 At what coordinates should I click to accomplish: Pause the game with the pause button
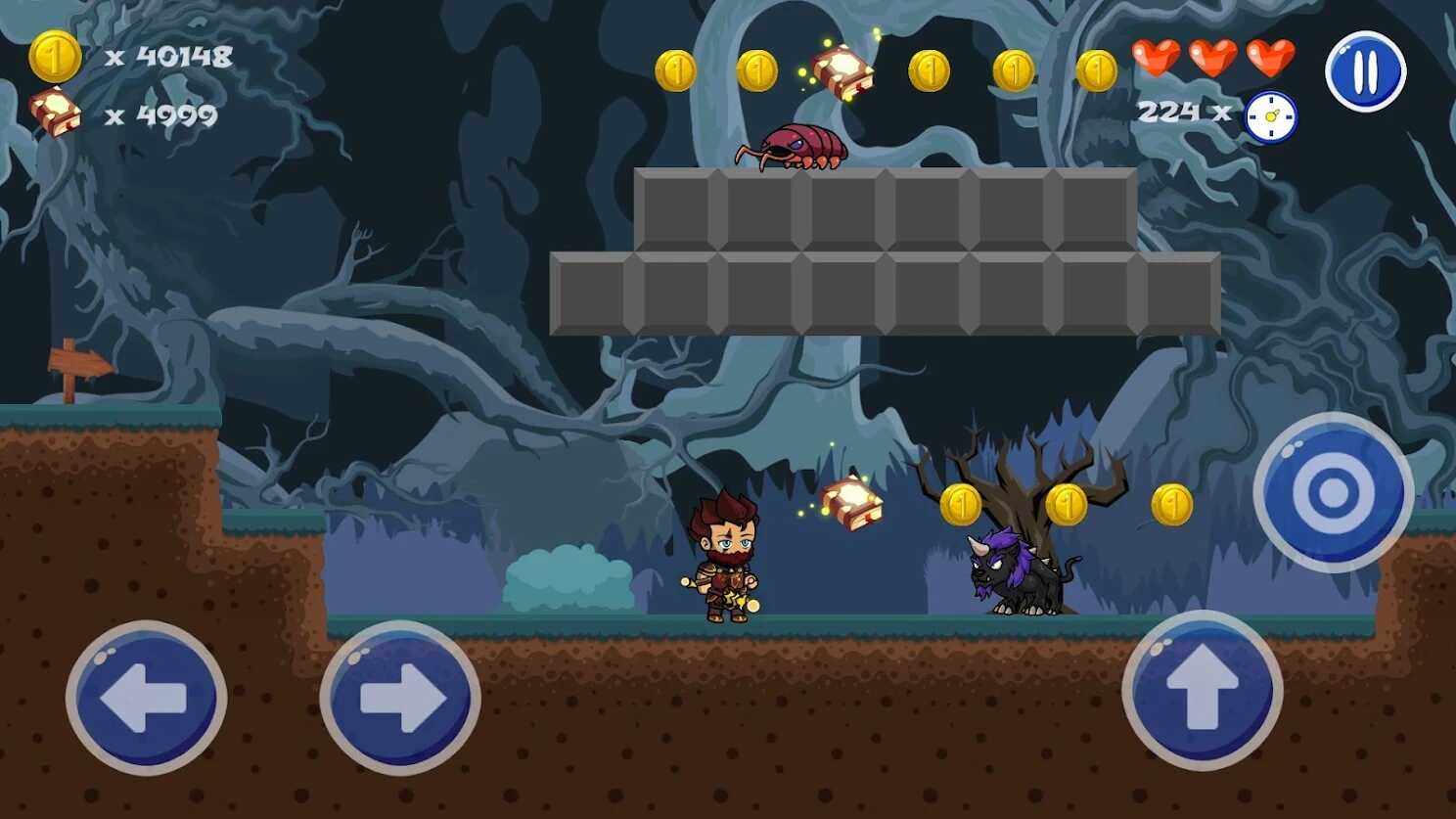coord(1365,71)
